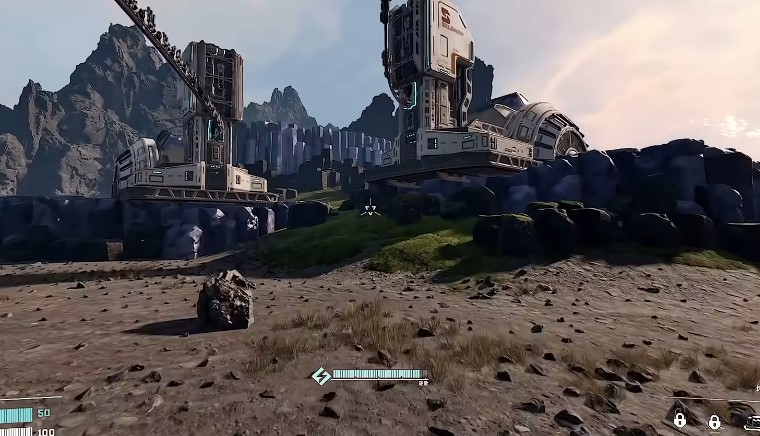Click the locked slot beside the weapon icon
The image size is (760, 436).
point(714,421)
